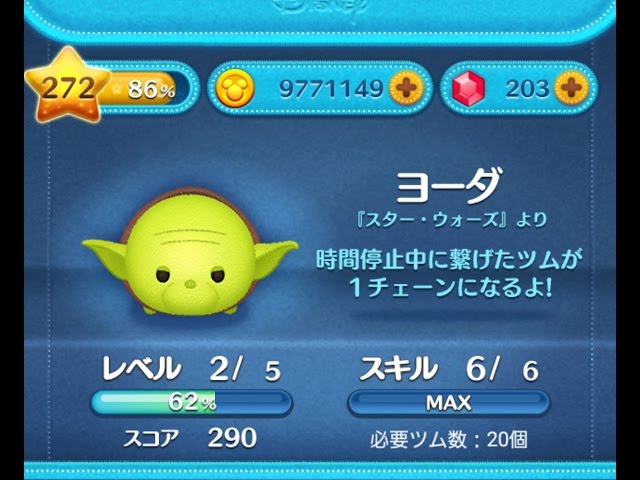Tap the gold star player level badge
The image size is (640, 480).
(x=66, y=88)
